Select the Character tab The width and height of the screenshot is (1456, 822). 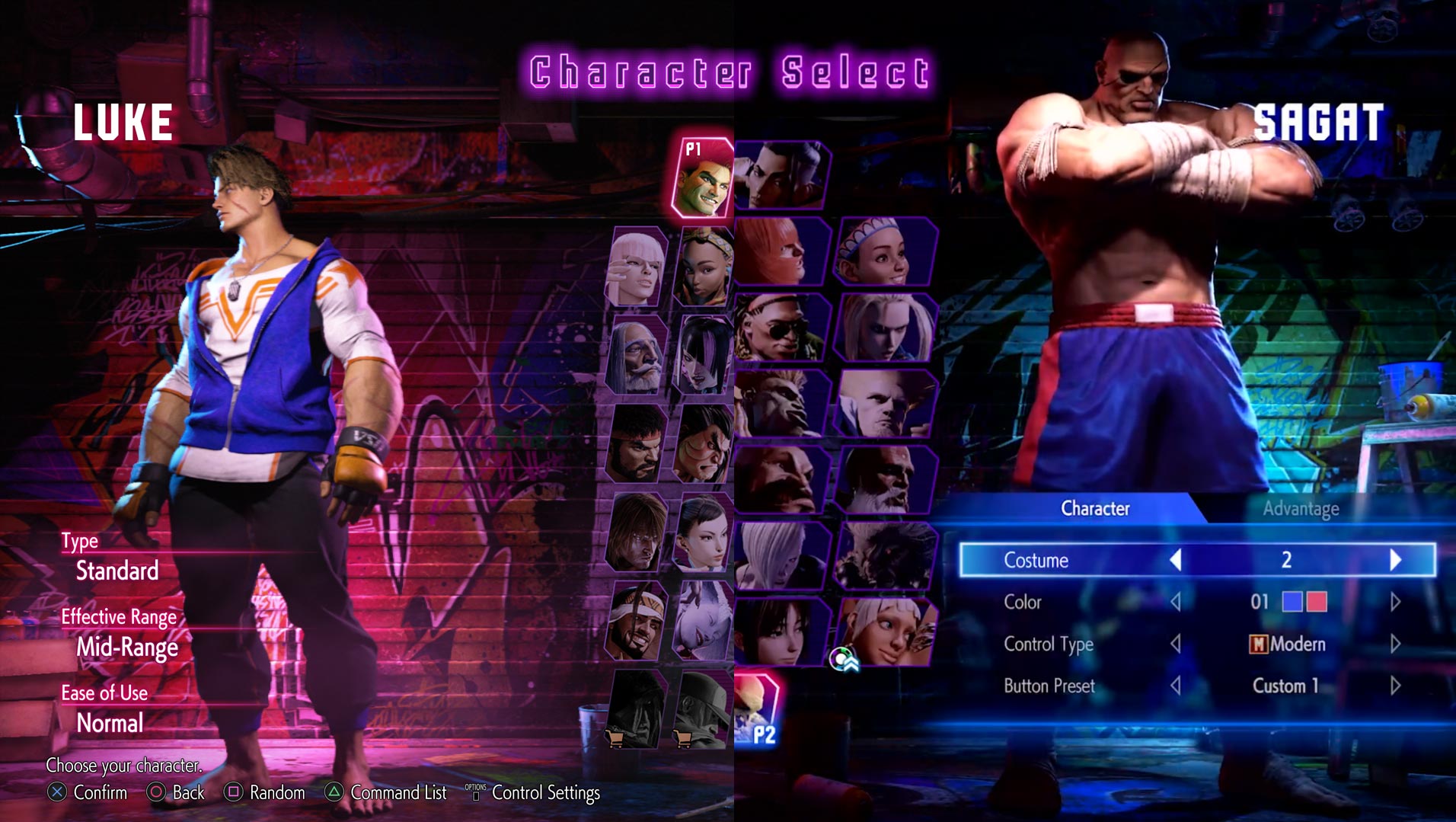tap(1094, 508)
